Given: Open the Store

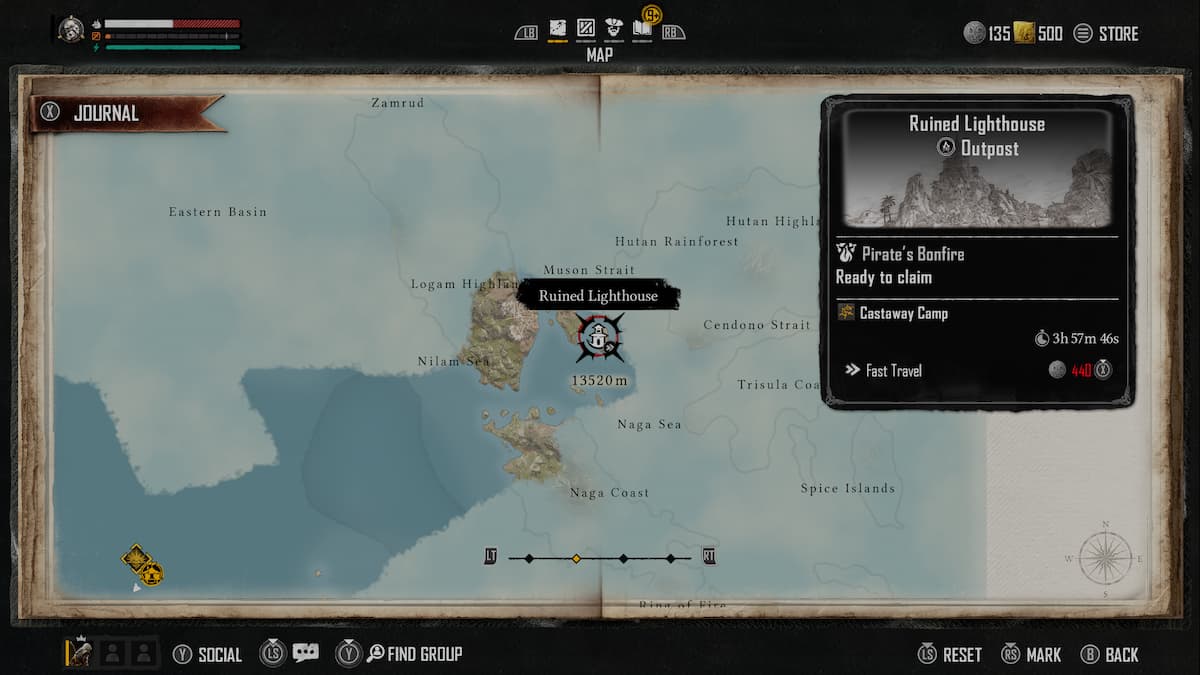Looking at the screenshot, I should point(1106,34).
